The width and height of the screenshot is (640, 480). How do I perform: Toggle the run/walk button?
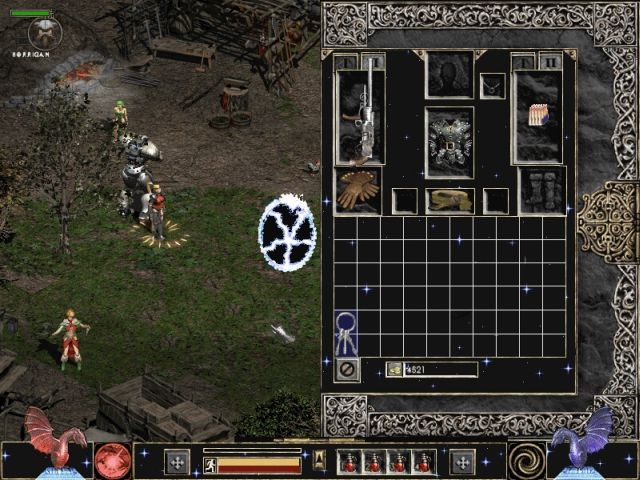pos(209,462)
